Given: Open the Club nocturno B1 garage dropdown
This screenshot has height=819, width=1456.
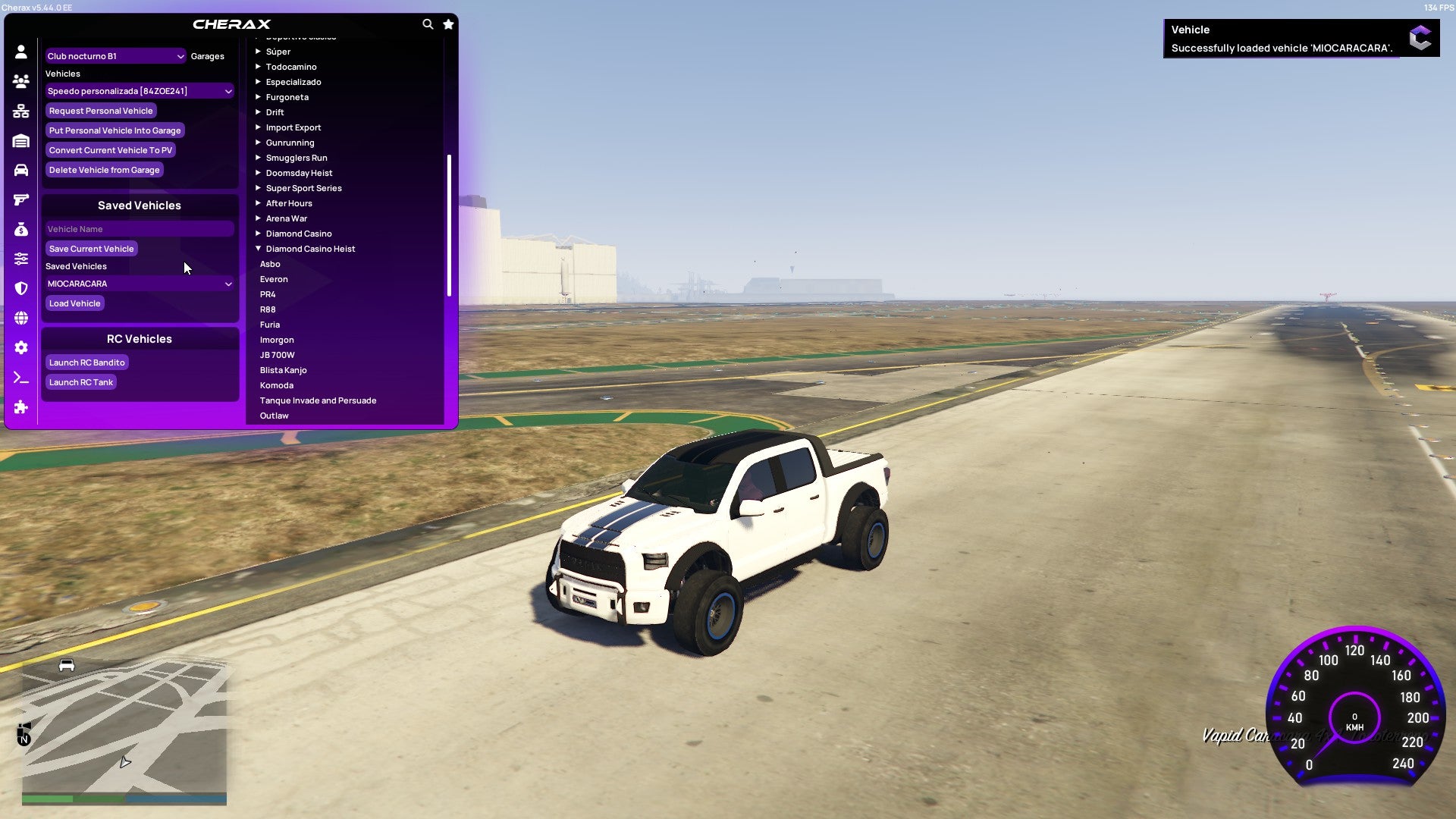Looking at the screenshot, I should (115, 55).
